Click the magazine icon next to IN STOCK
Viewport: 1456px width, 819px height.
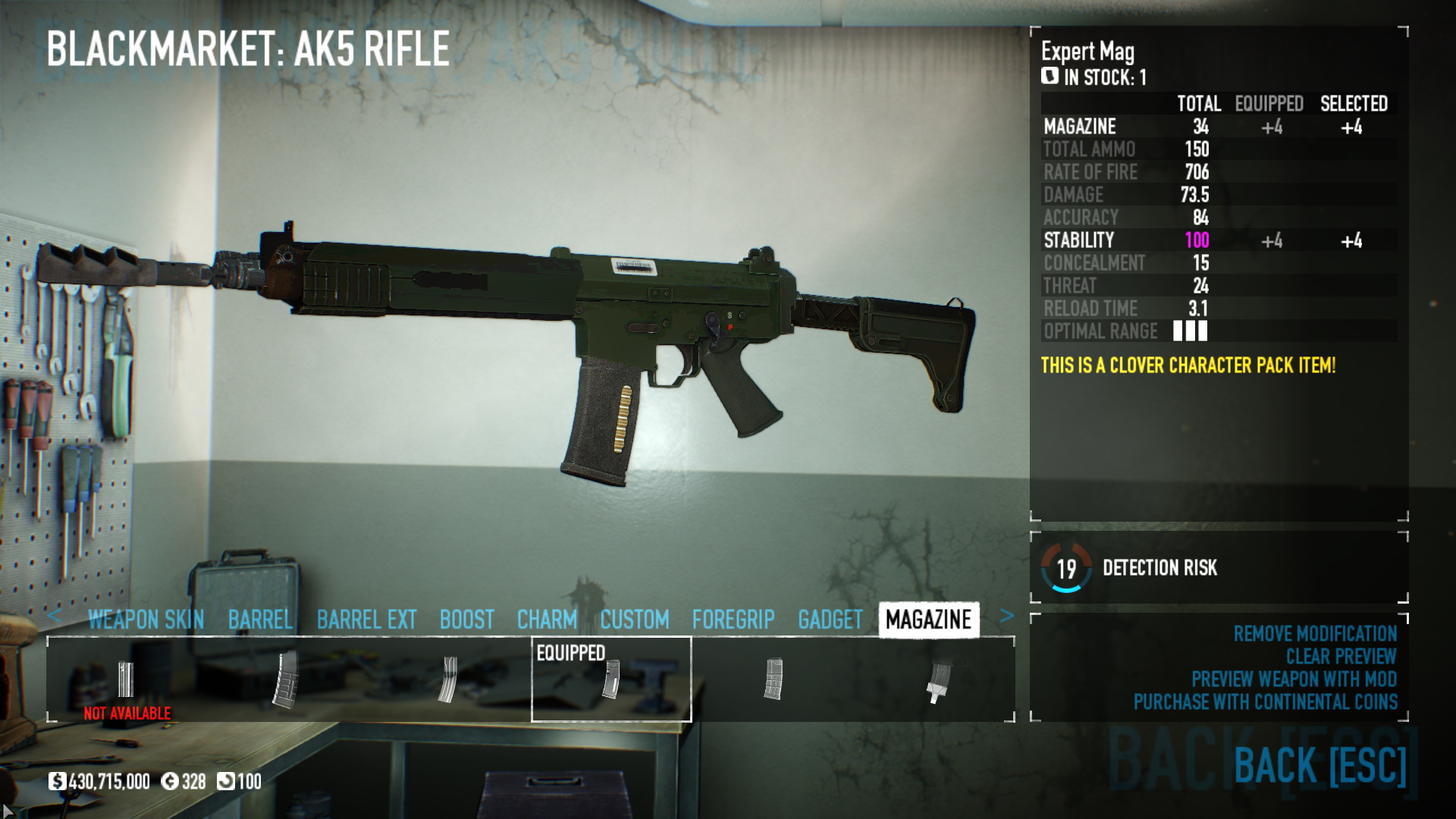click(1050, 76)
